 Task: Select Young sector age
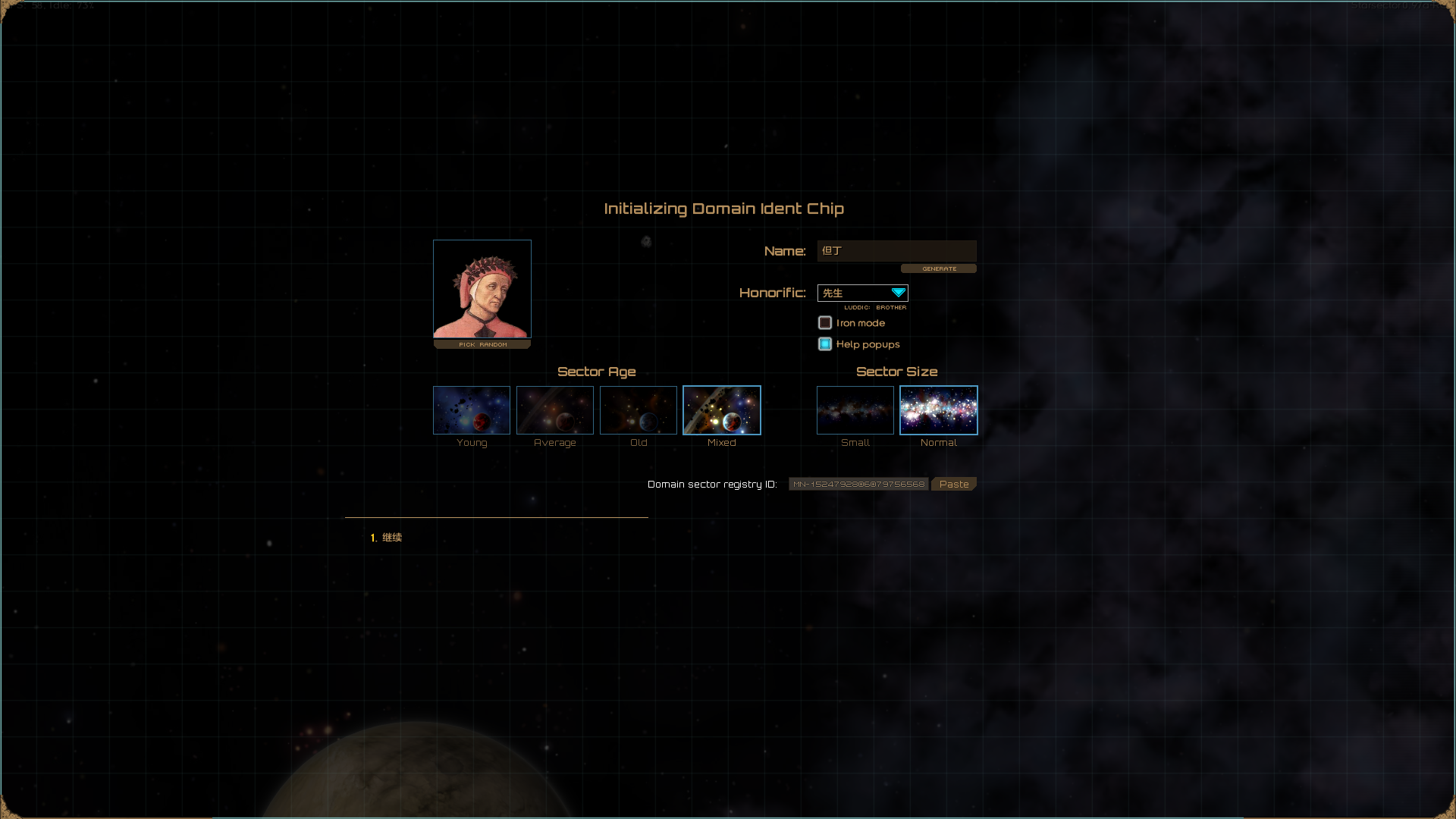pos(472,410)
